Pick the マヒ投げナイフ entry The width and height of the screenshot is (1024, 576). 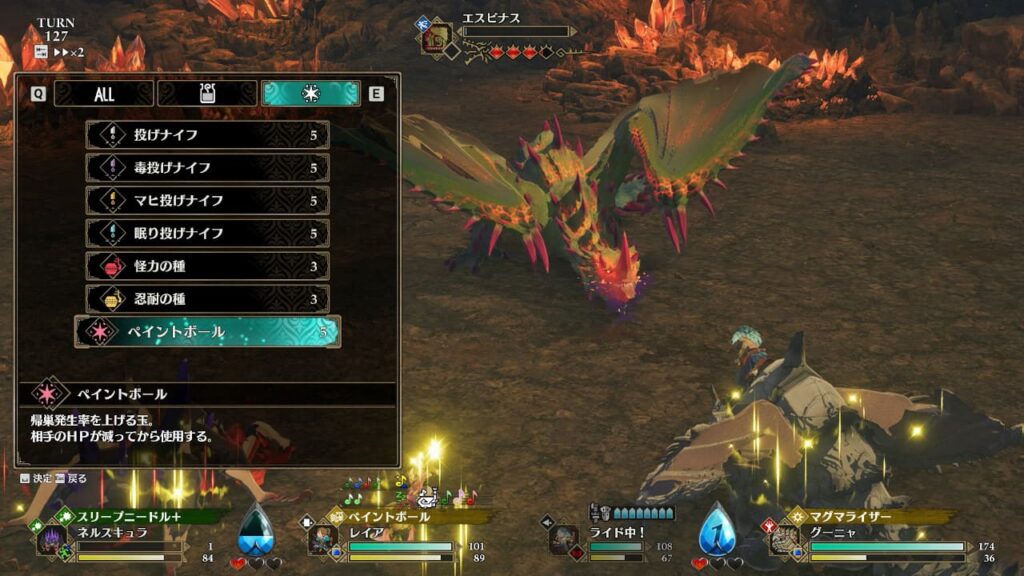coord(208,201)
